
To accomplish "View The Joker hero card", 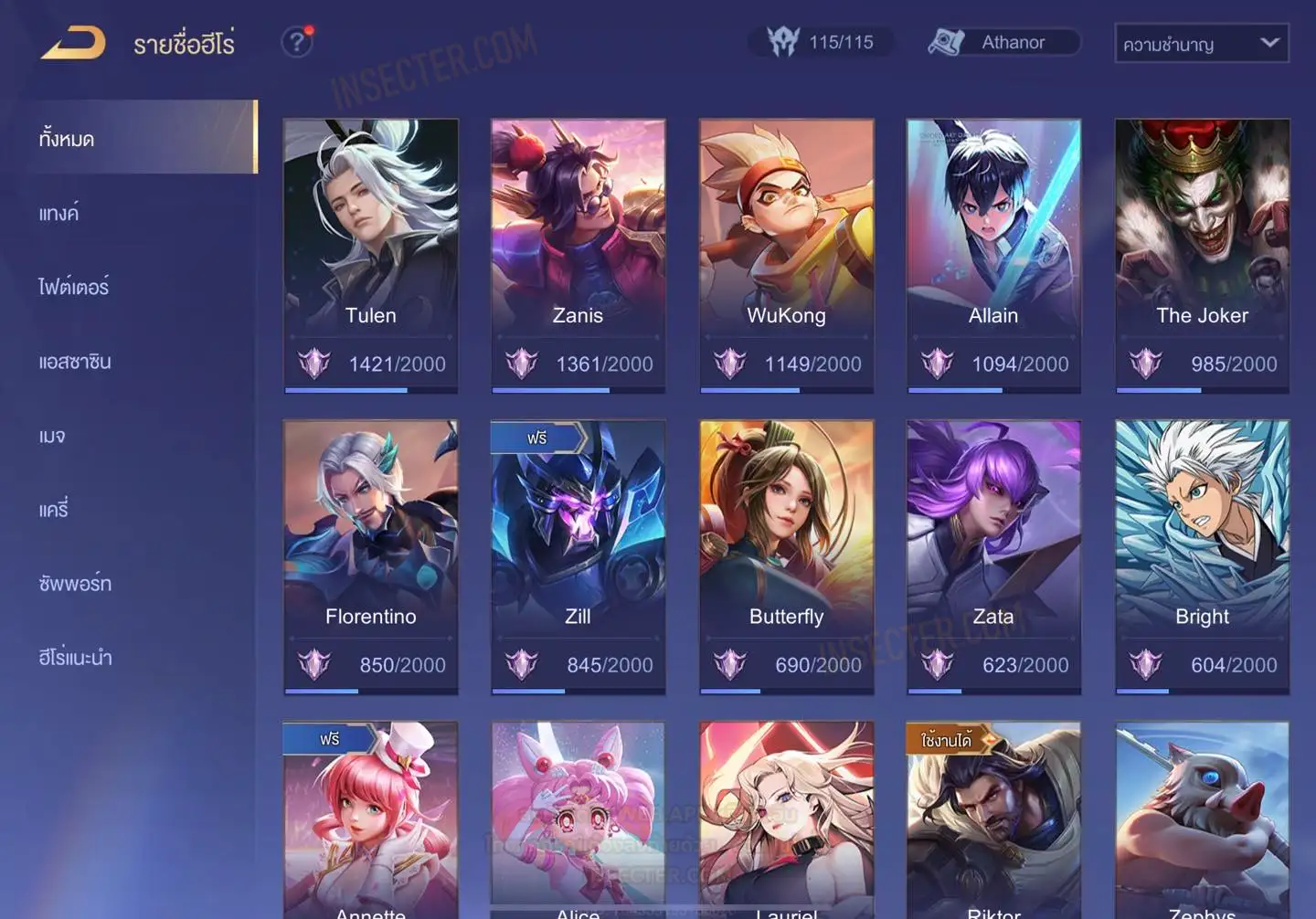I will coord(1202,256).
